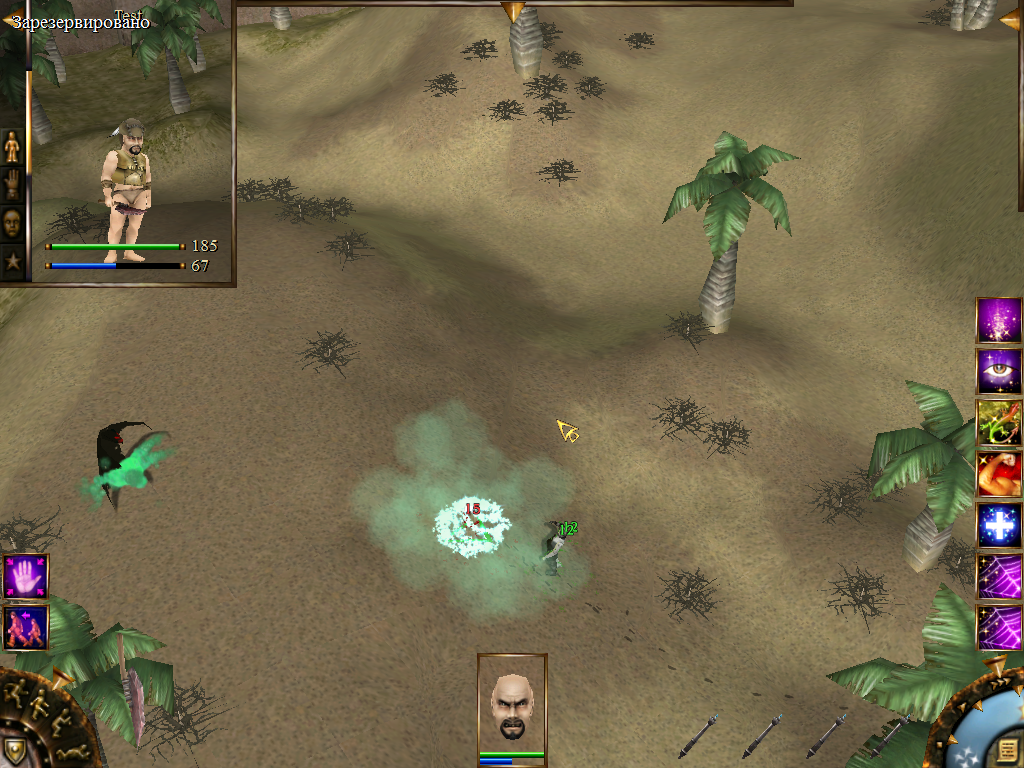The height and width of the screenshot is (768, 1024).
Task: Select the two walking figures command
Action: [25, 627]
